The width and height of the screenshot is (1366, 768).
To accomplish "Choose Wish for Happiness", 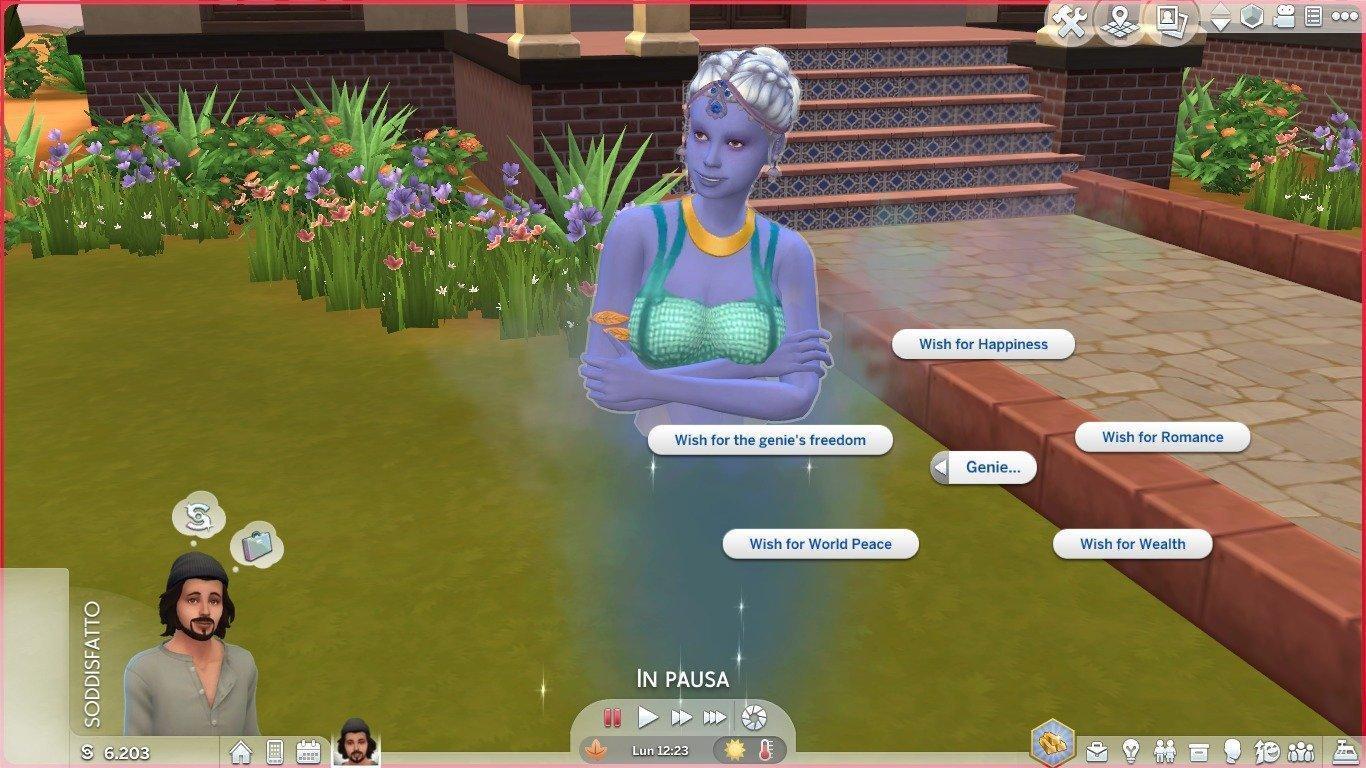I will point(983,344).
